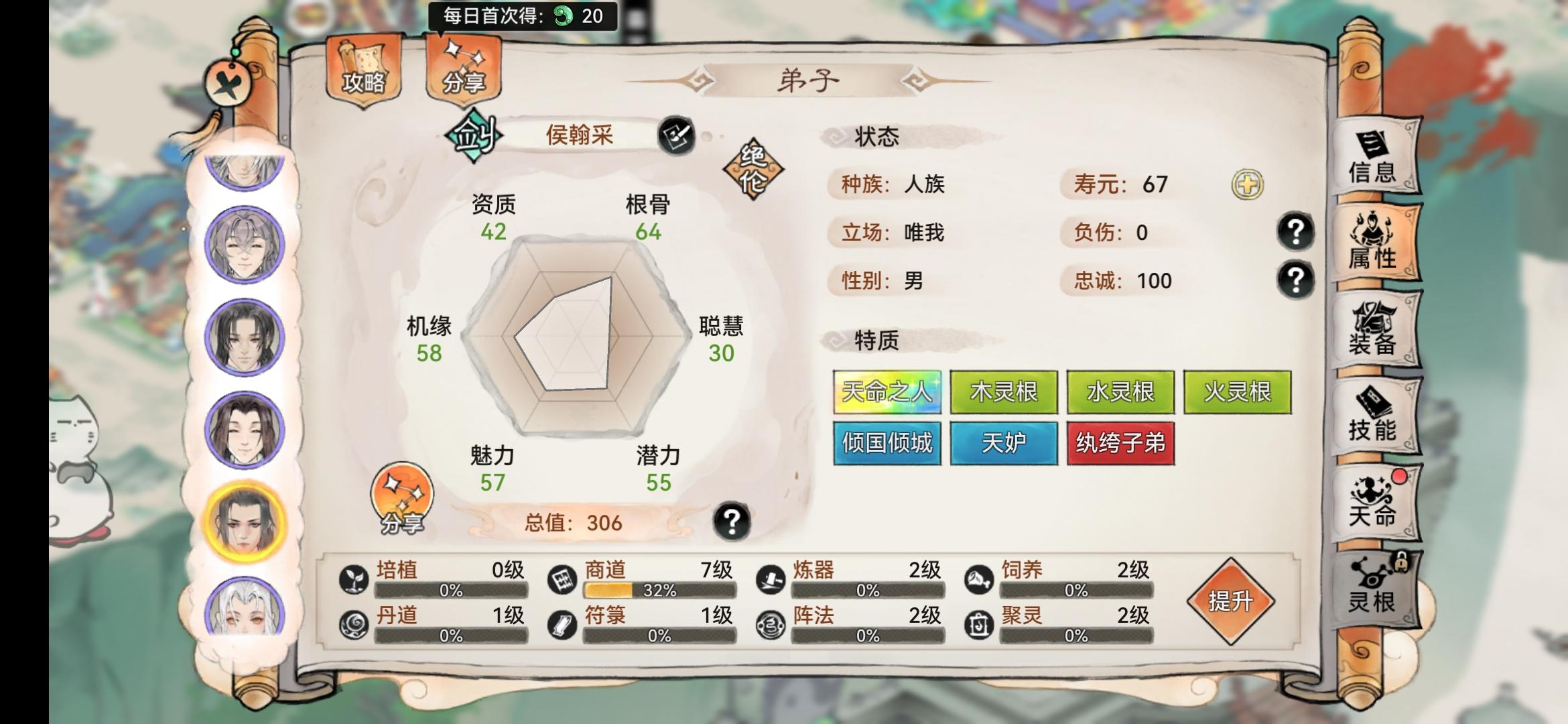Tap the round 分享 share badge near 总值
Screen dimensions: 1568x724
pos(404,499)
